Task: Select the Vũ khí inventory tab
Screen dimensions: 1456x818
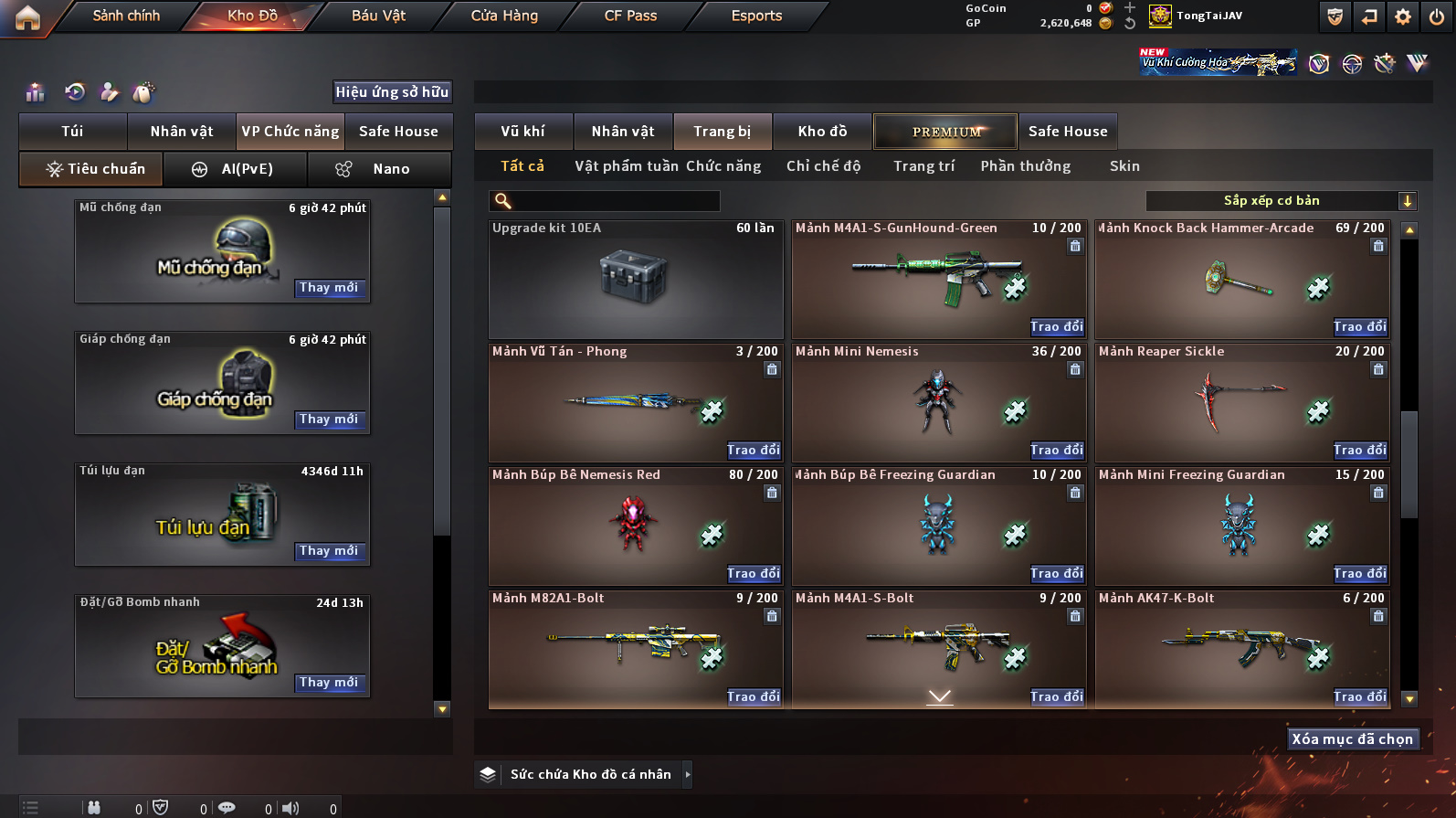Action: pos(522,132)
